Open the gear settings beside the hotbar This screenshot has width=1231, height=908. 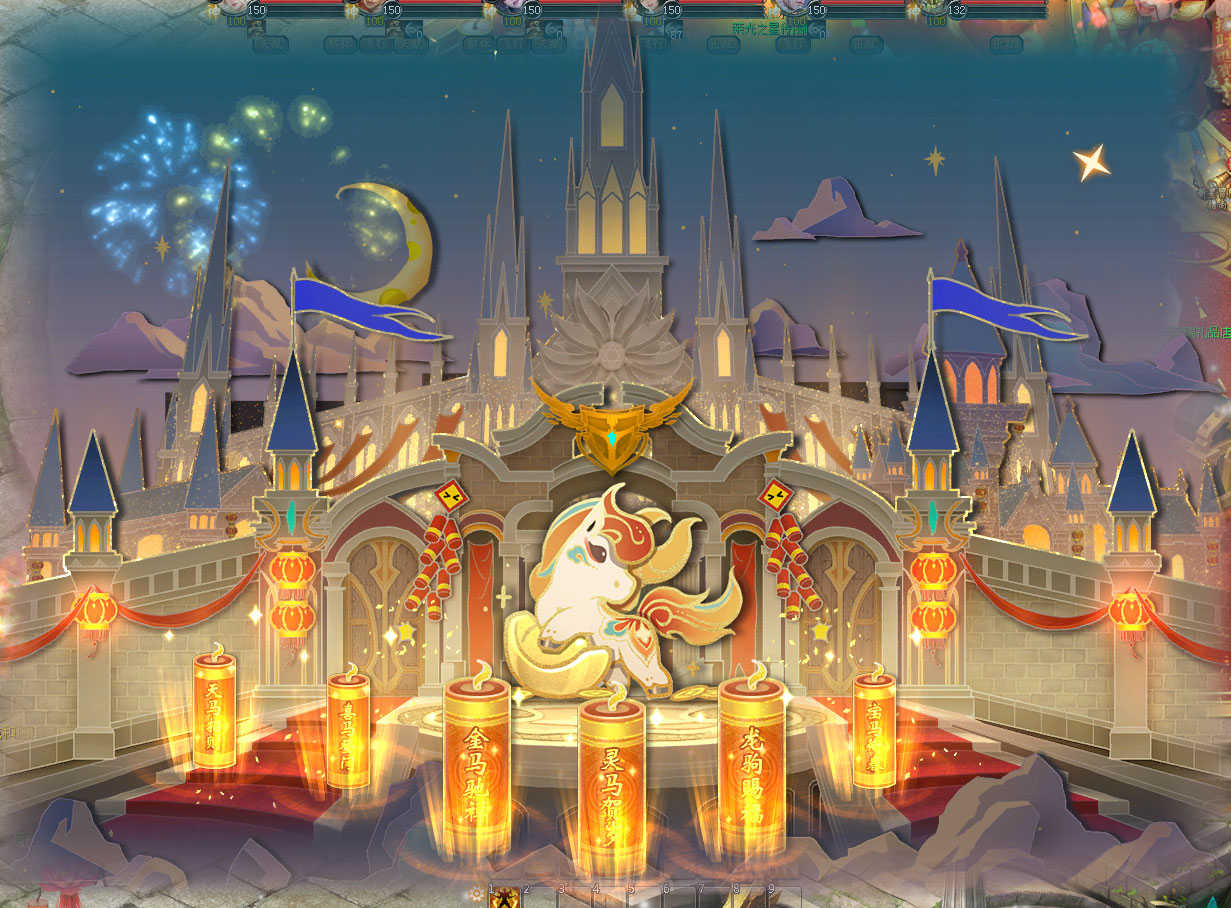[477, 893]
